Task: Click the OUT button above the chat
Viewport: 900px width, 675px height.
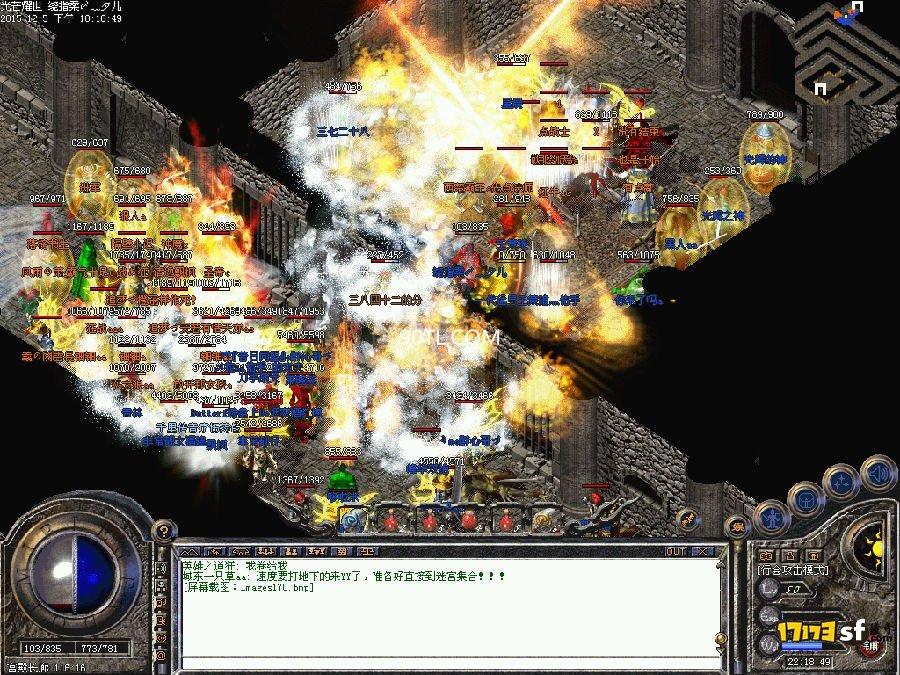Action: 676,551
